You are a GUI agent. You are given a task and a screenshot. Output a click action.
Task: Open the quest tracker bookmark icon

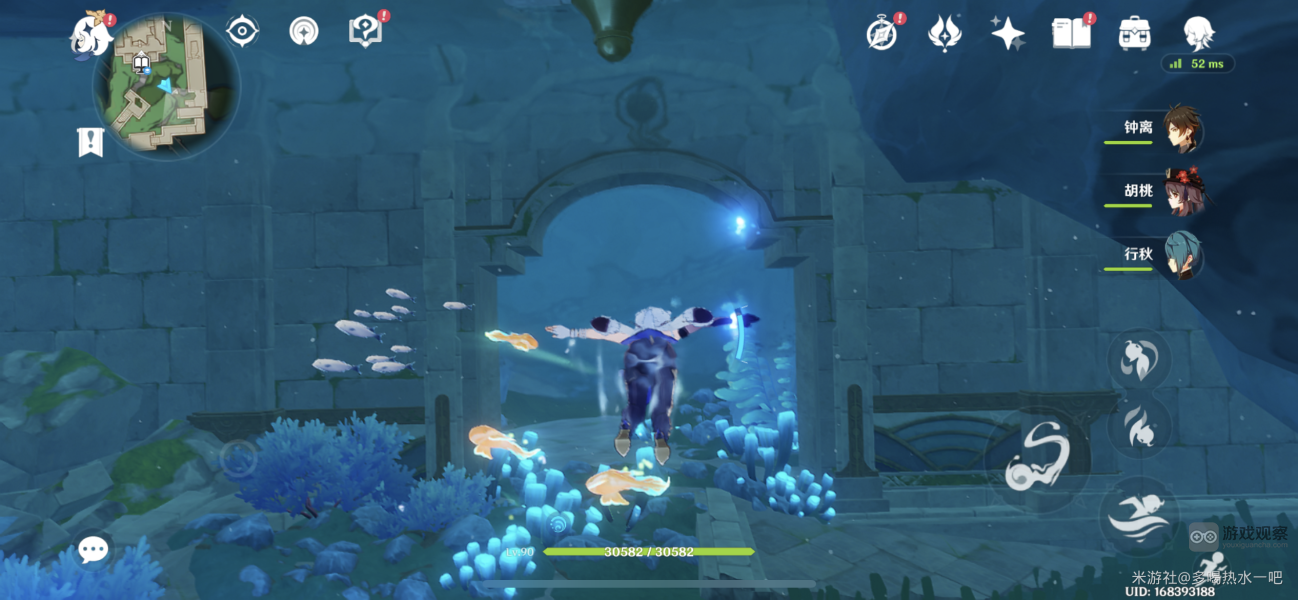pyautogui.click(x=90, y=142)
